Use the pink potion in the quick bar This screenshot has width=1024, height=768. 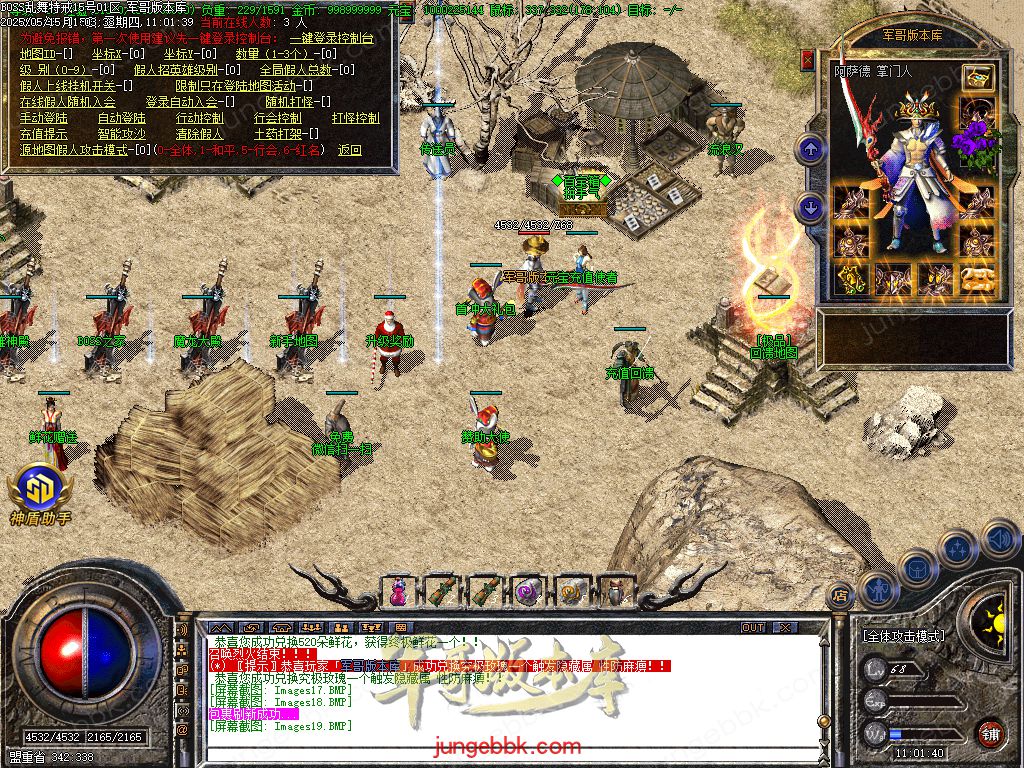coord(400,592)
